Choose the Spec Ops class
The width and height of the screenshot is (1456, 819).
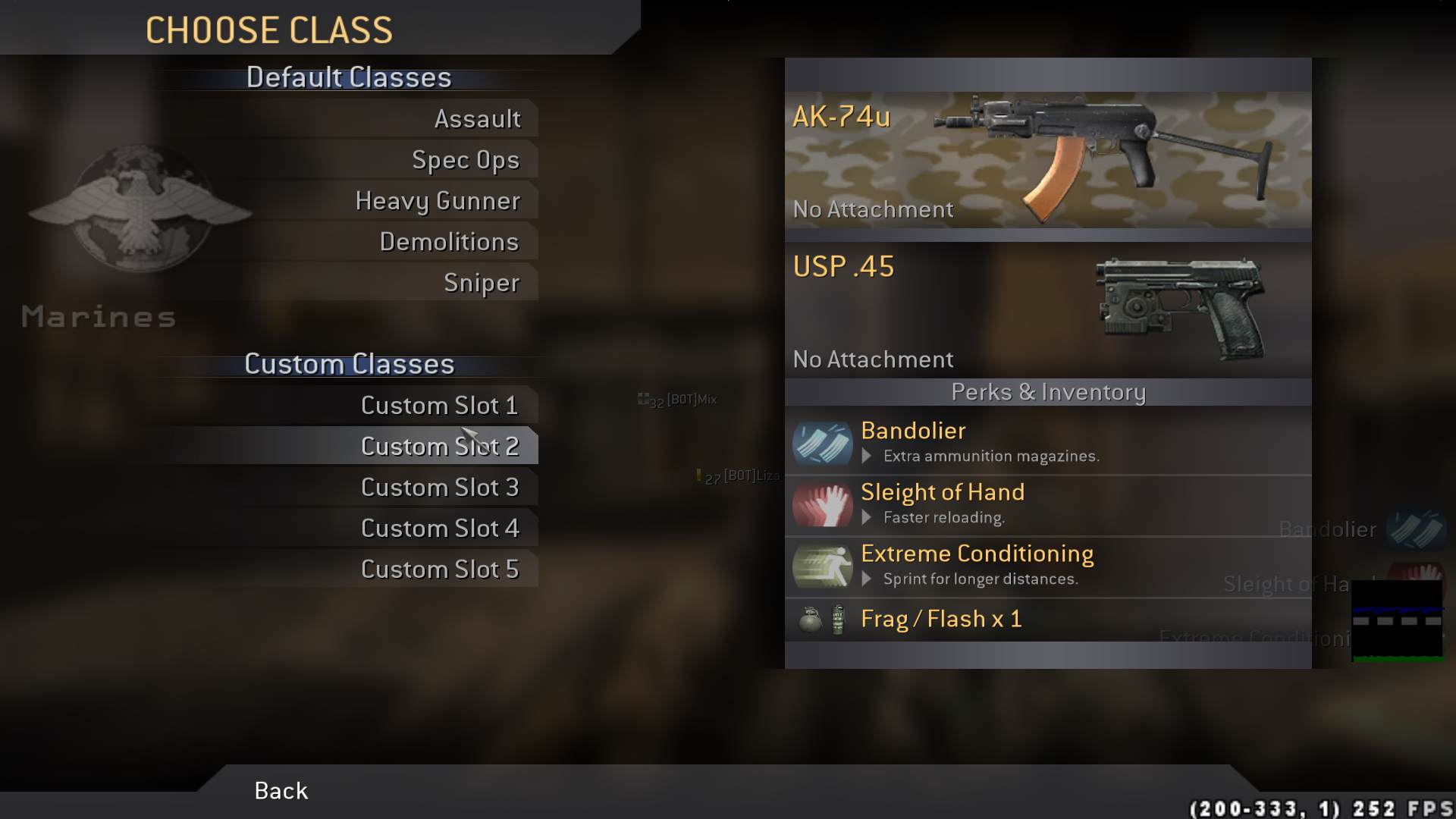(x=466, y=160)
